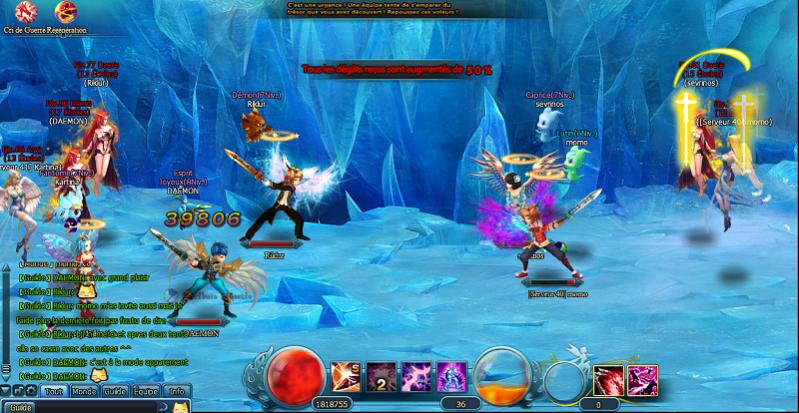799x413 pixels.
Task: Trigger the red claw slash skill
Action: tap(608, 380)
